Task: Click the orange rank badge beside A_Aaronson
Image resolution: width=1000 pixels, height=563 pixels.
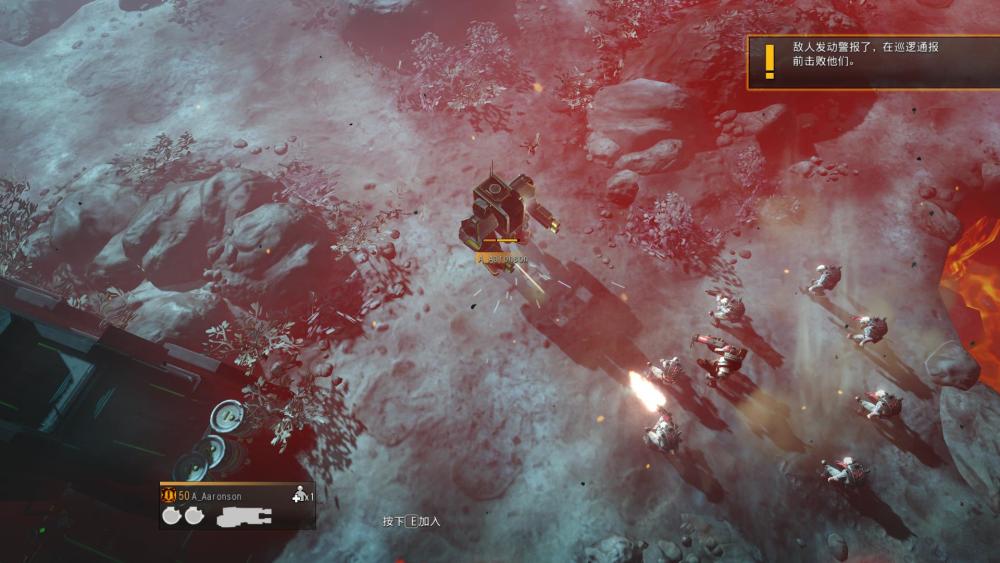Action: point(168,495)
